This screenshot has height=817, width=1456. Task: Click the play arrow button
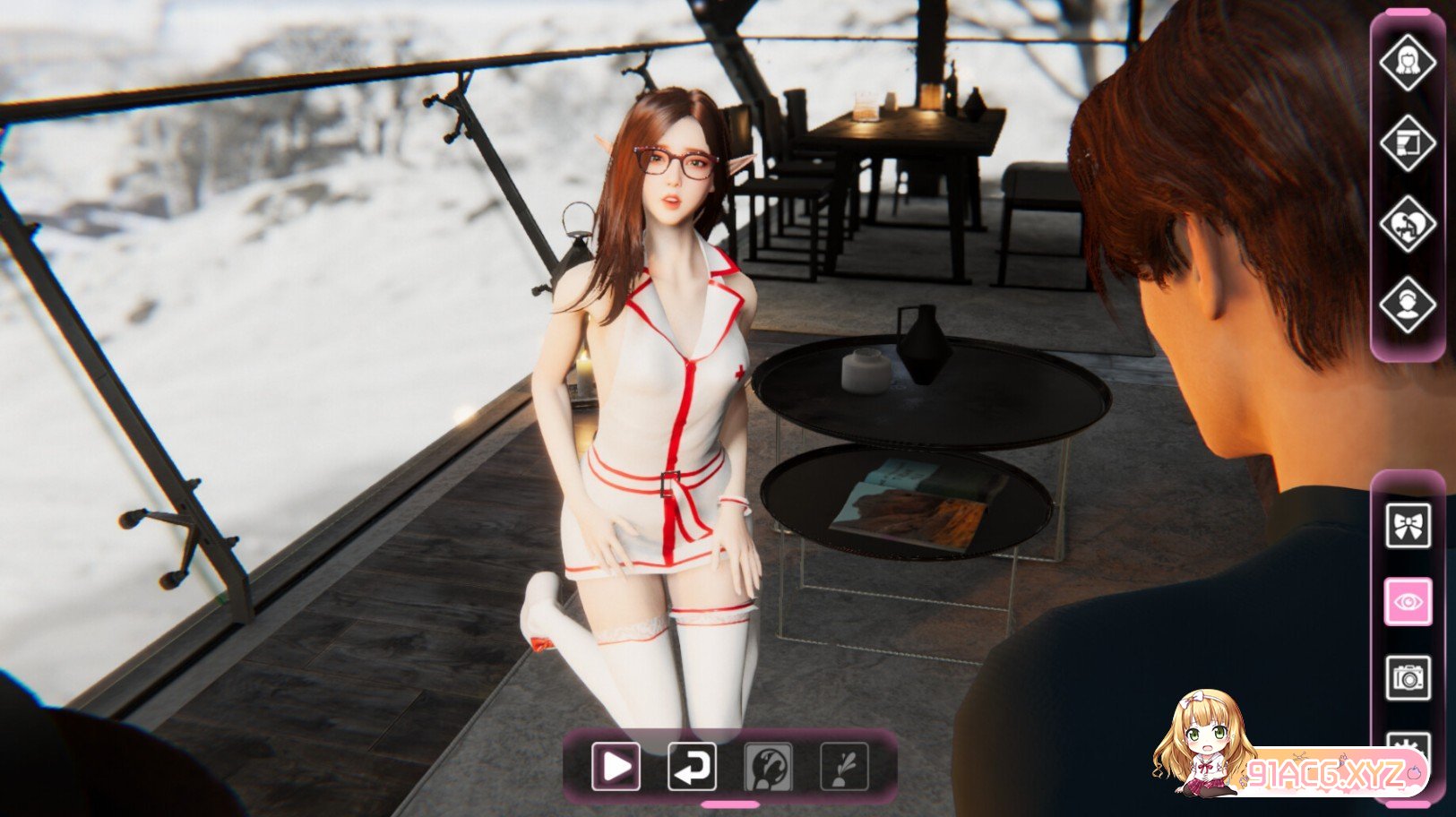616,767
